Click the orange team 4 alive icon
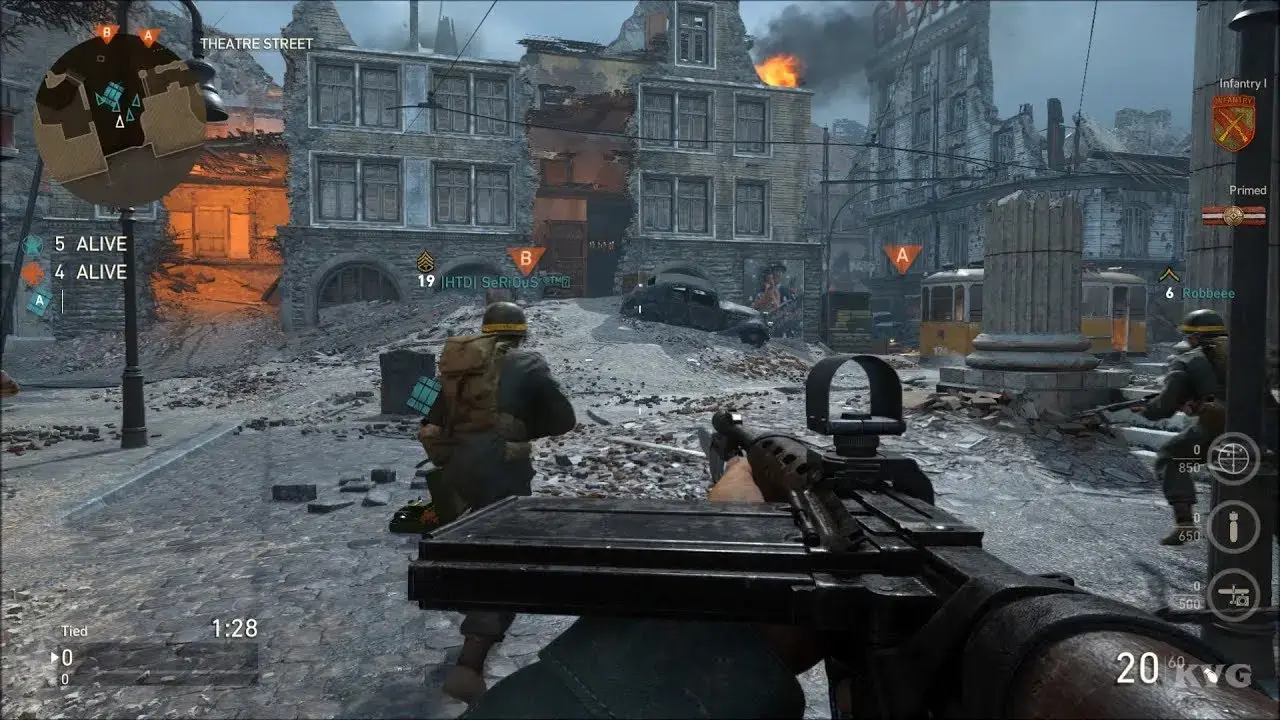This screenshot has width=1280, height=720. [33, 272]
